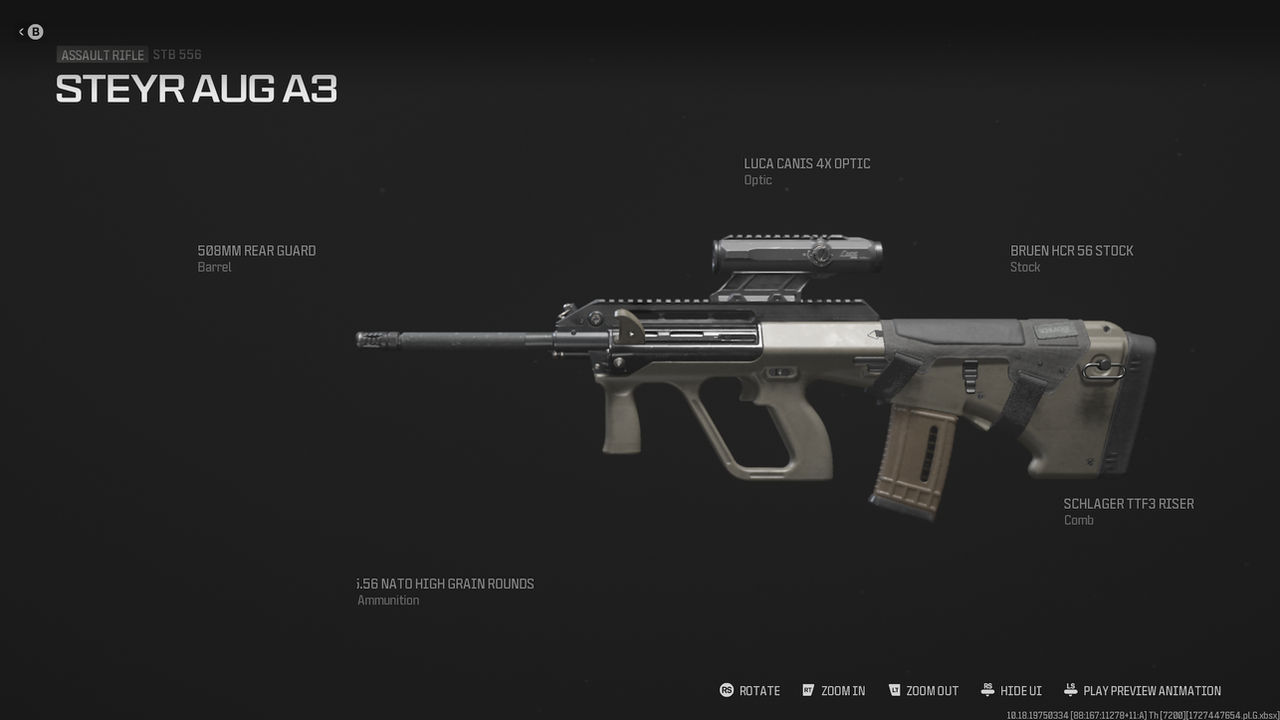Screen dimensions: 1280x720
Task: Open the STB 556 weapon menu entry
Action: 176,54
